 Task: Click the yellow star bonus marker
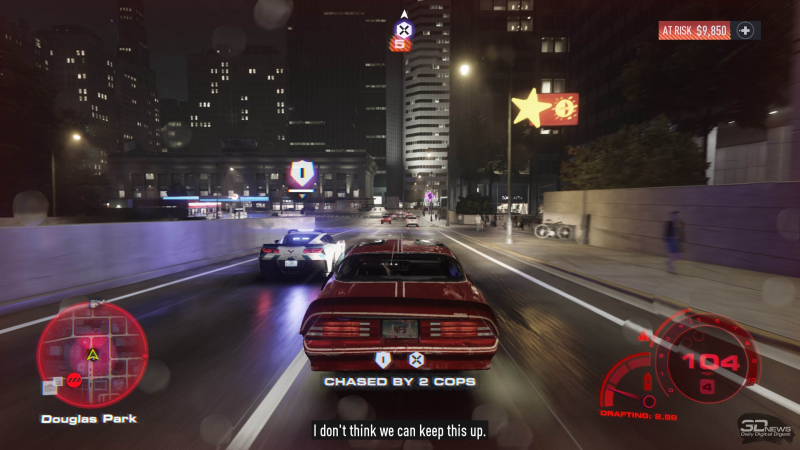tap(531, 108)
